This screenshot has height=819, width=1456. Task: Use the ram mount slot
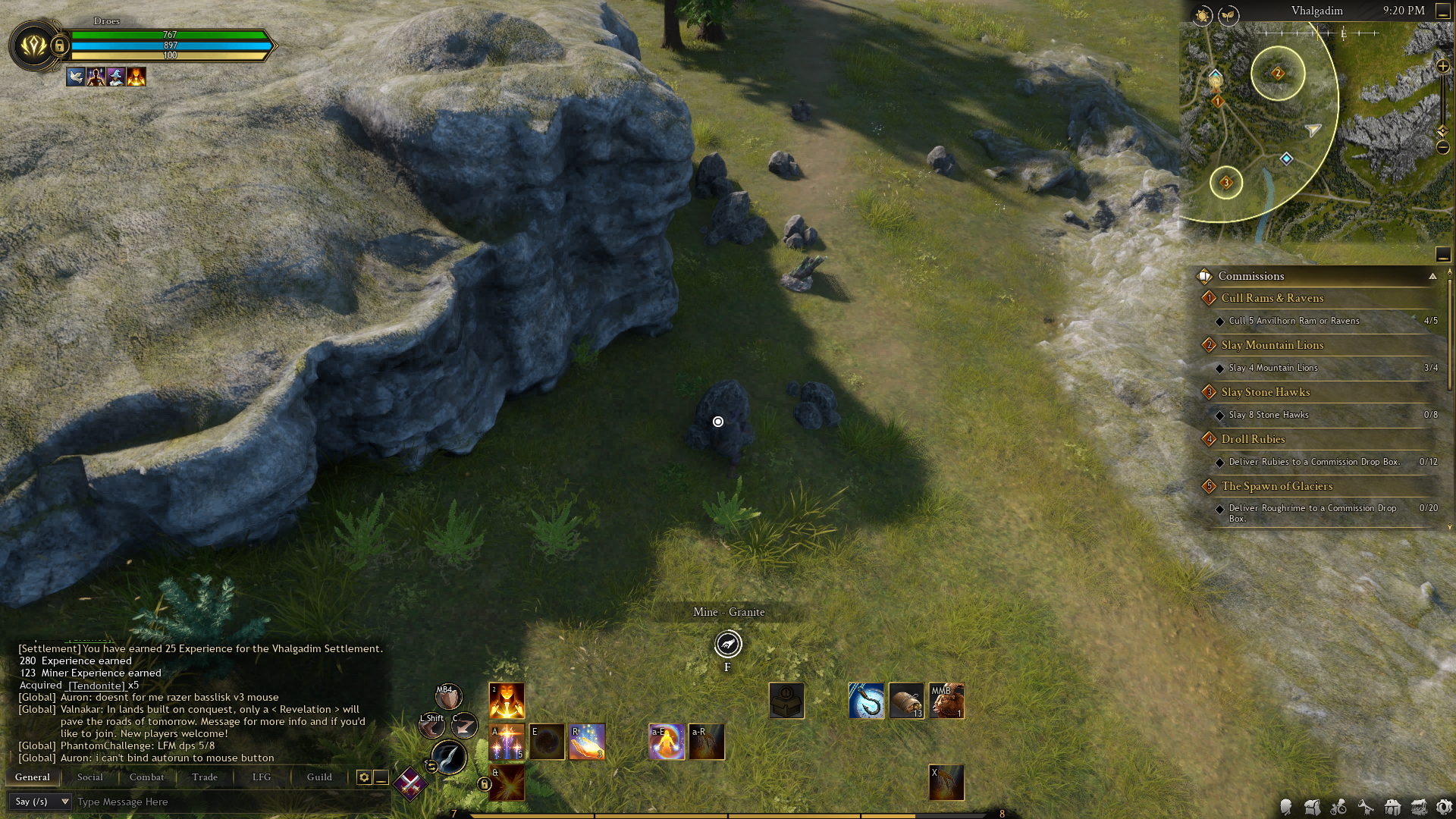point(946,701)
